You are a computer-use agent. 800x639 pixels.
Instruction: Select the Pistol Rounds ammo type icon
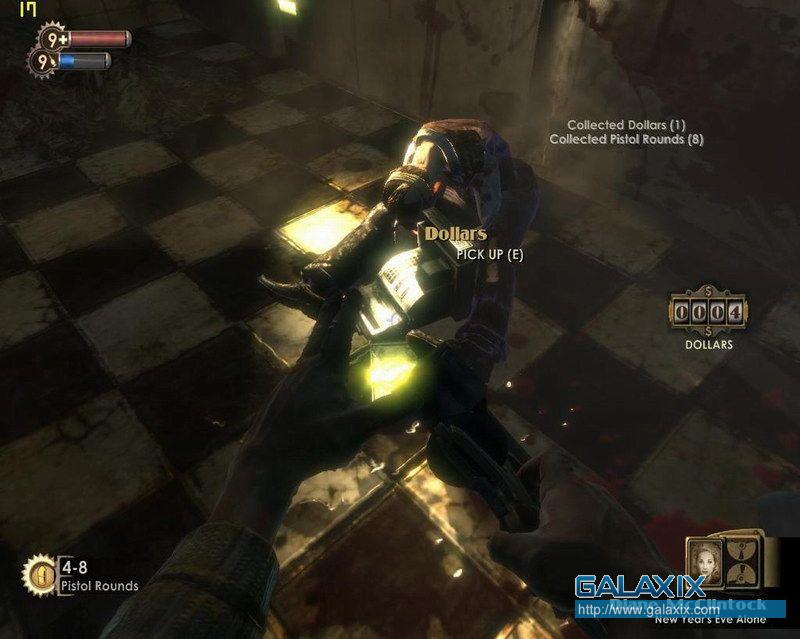40,573
